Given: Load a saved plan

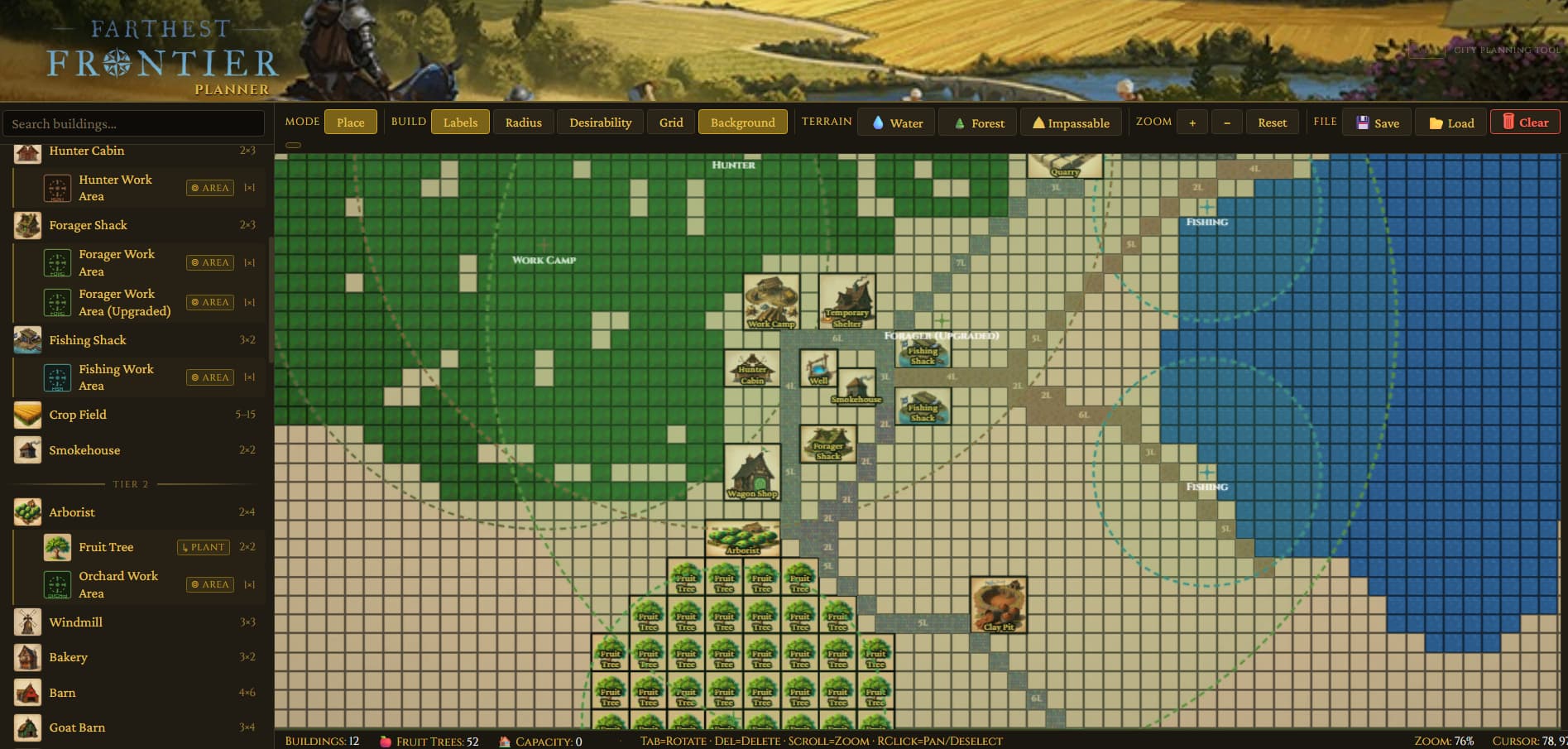Looking at the screenshot, I should pos(1451,122).
